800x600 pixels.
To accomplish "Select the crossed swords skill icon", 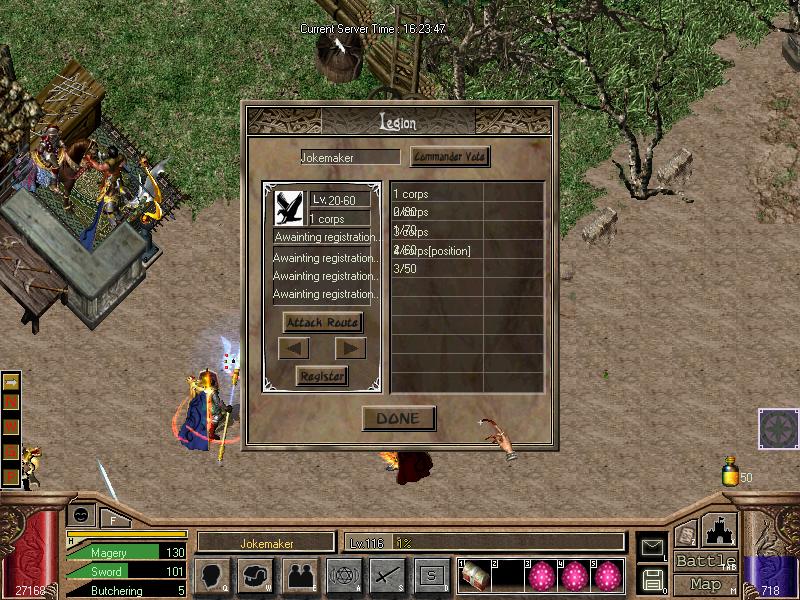I will pos(387,576).
